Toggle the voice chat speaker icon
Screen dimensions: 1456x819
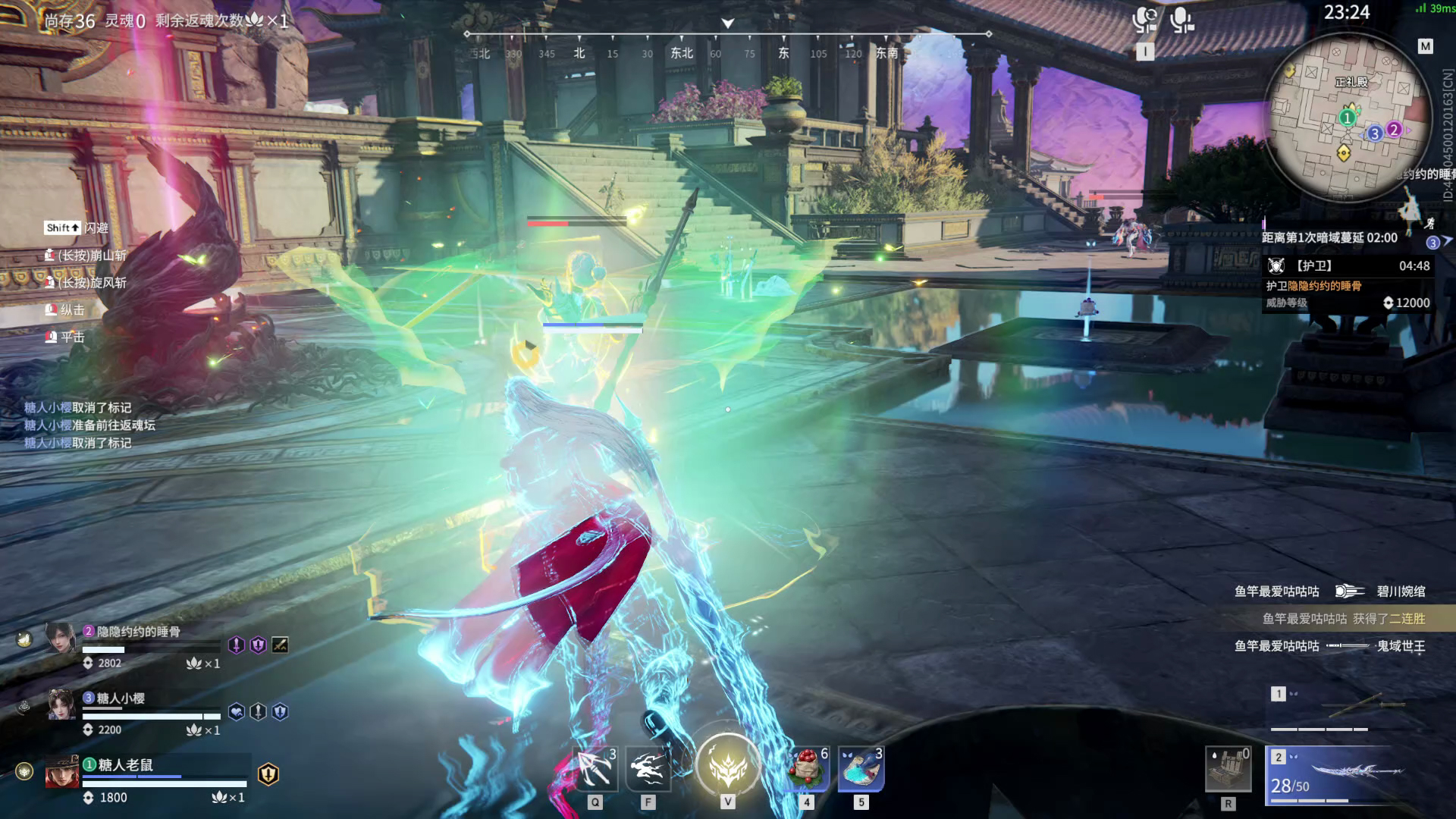point(1144,20)
